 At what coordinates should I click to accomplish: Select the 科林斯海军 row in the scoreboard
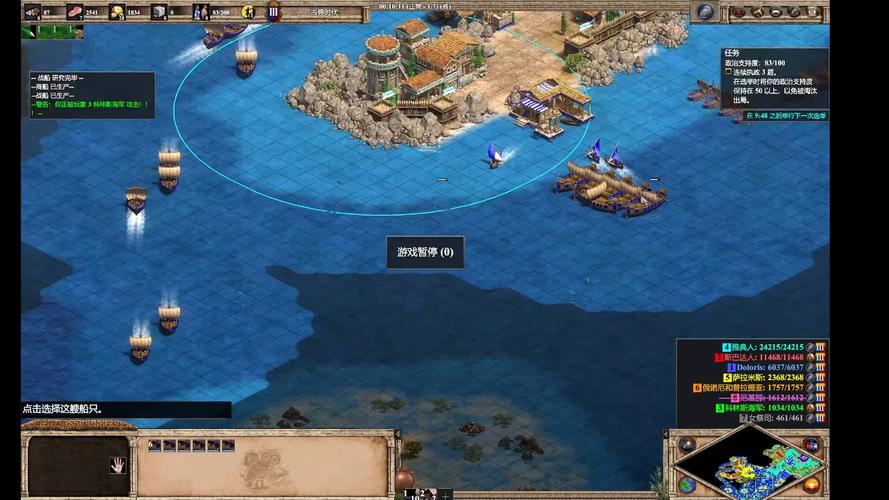point(771,408)
